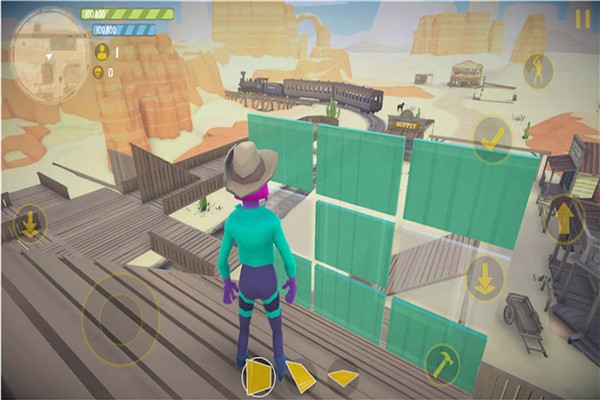Open the circular minimap

(48, 46)
